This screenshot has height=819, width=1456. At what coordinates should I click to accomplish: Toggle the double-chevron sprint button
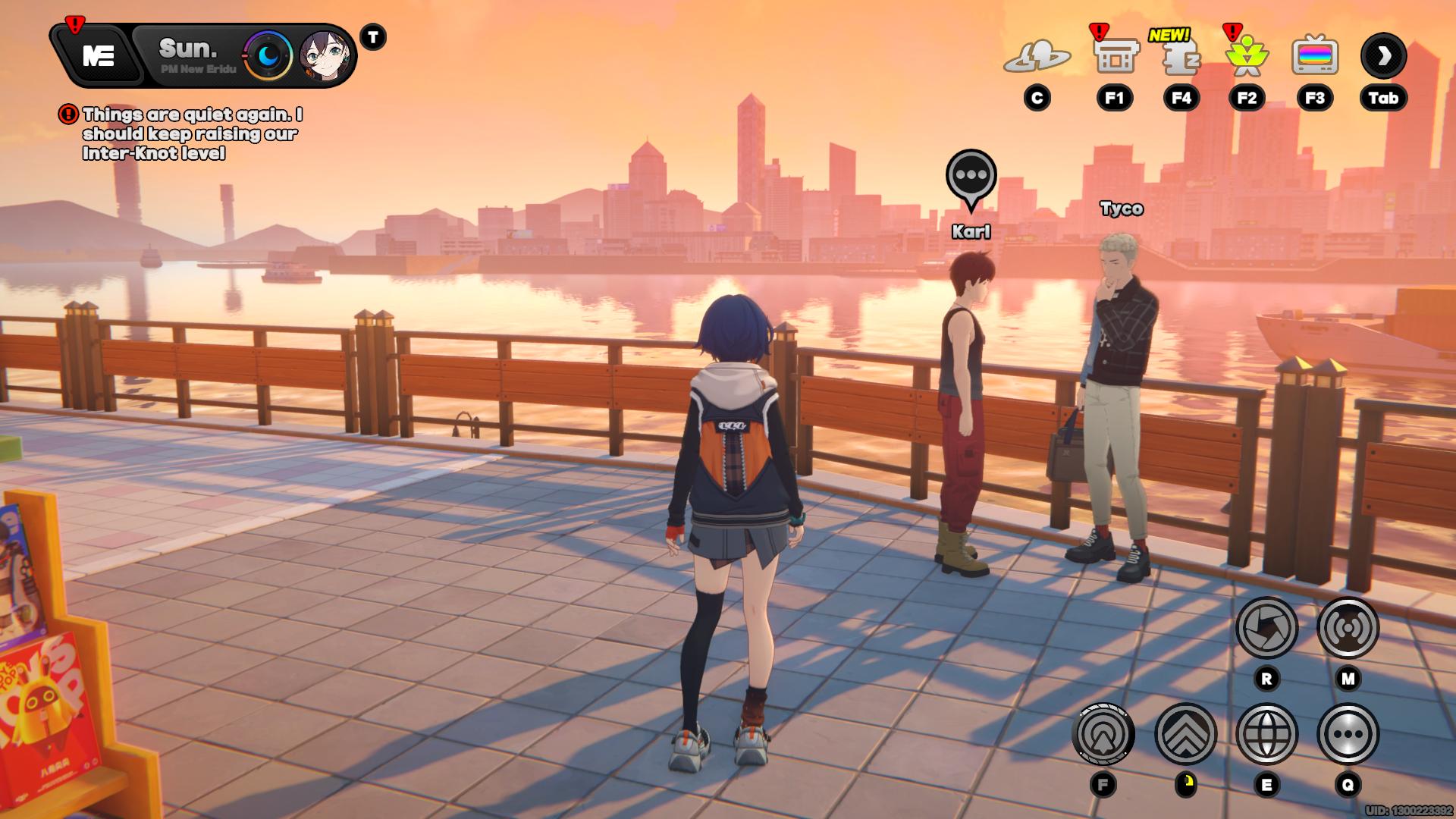pos(1185,734)
